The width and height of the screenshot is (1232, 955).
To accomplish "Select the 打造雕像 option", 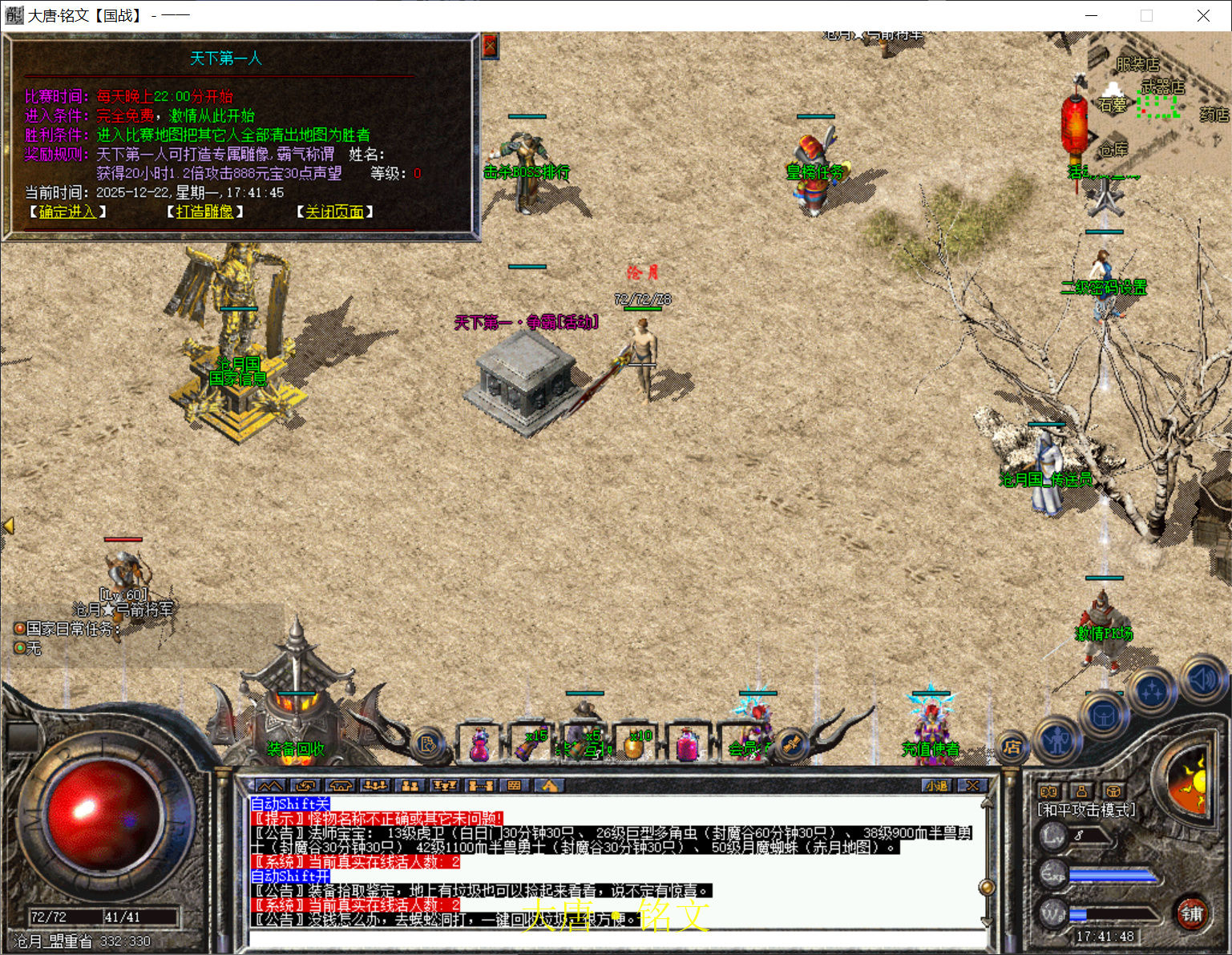I will click(204, 212).
